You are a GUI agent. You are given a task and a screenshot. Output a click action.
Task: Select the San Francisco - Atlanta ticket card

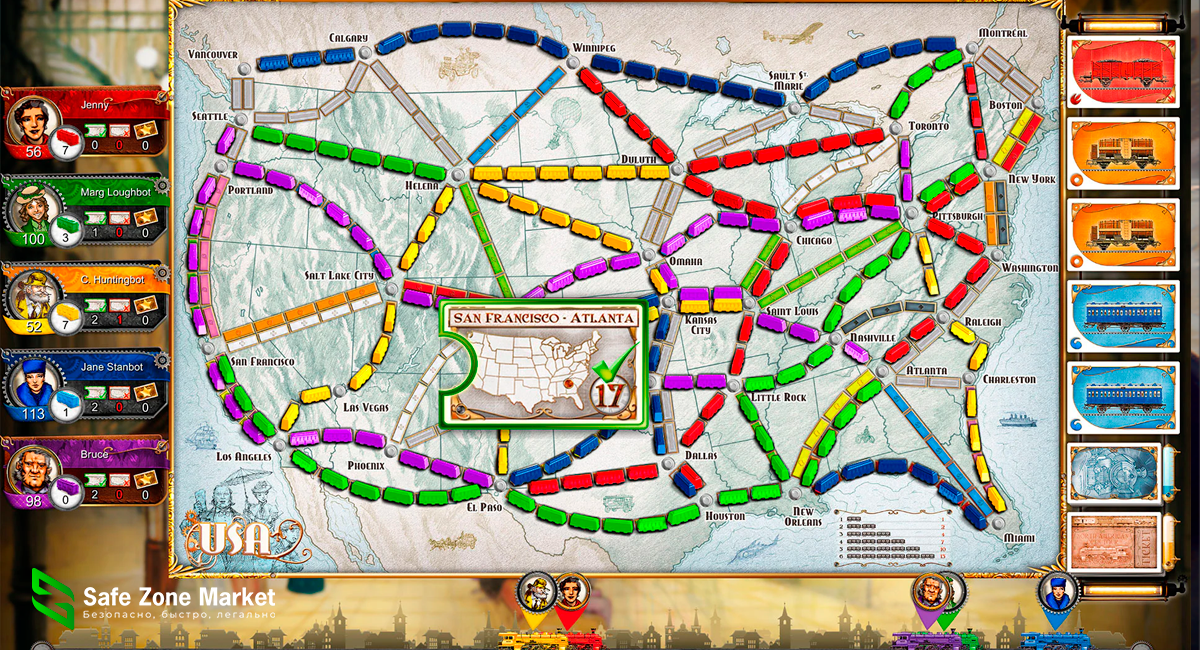tap(544, 365)
